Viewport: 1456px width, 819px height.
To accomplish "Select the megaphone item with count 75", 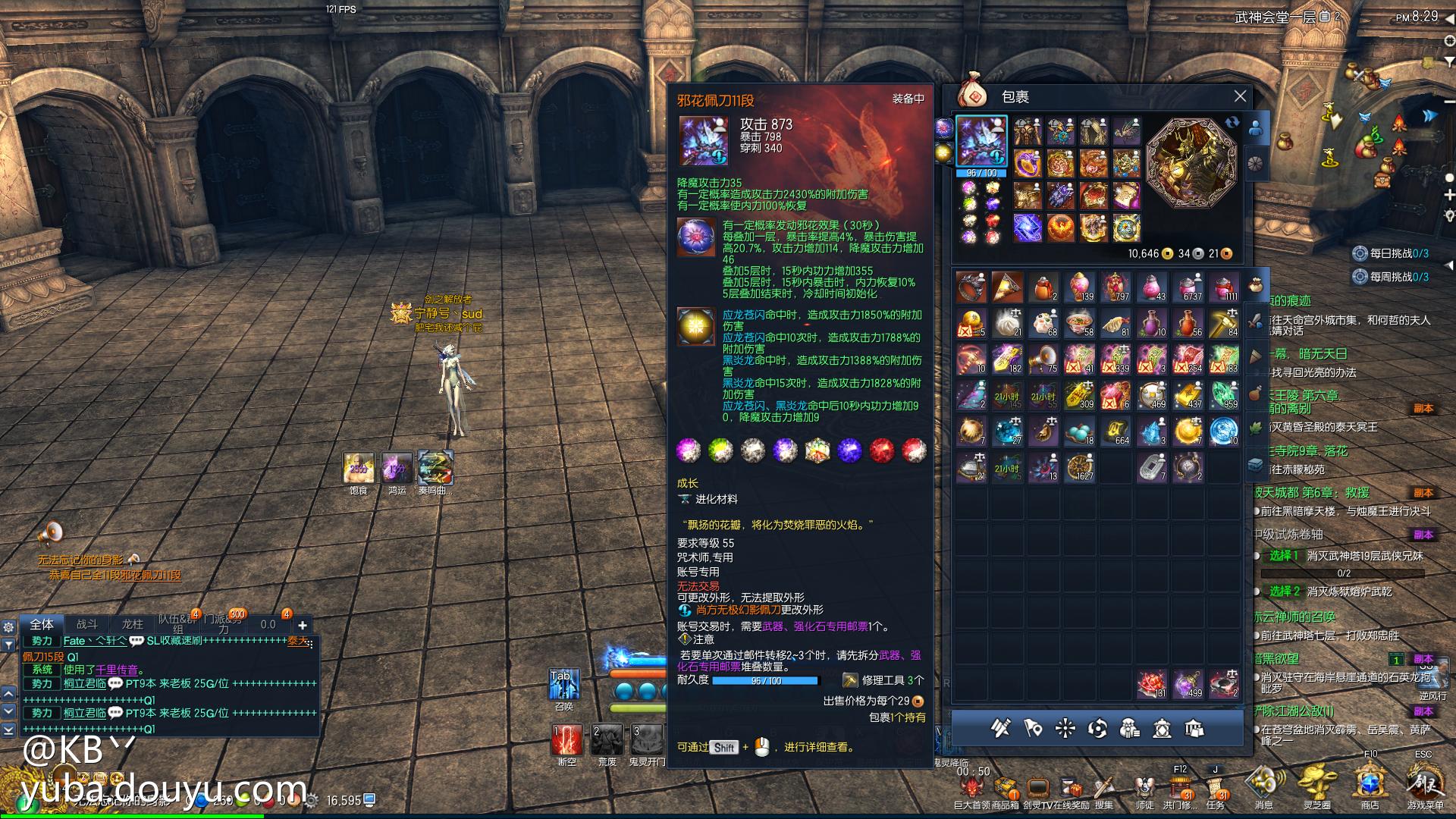I will 1043,359.
